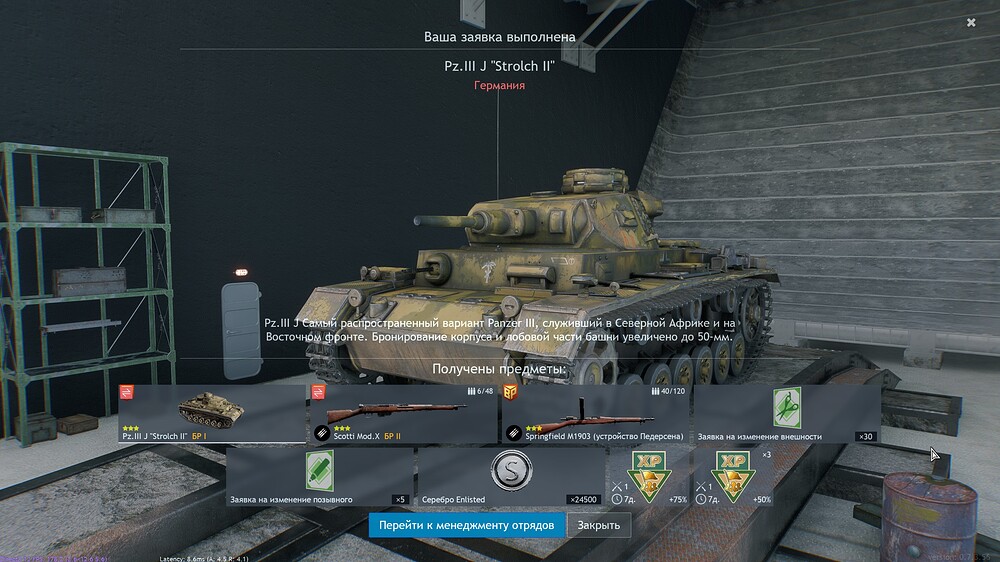This screenshot has width=1000, height=562.
Task: Click the Закрыть button
Action: 599,525
